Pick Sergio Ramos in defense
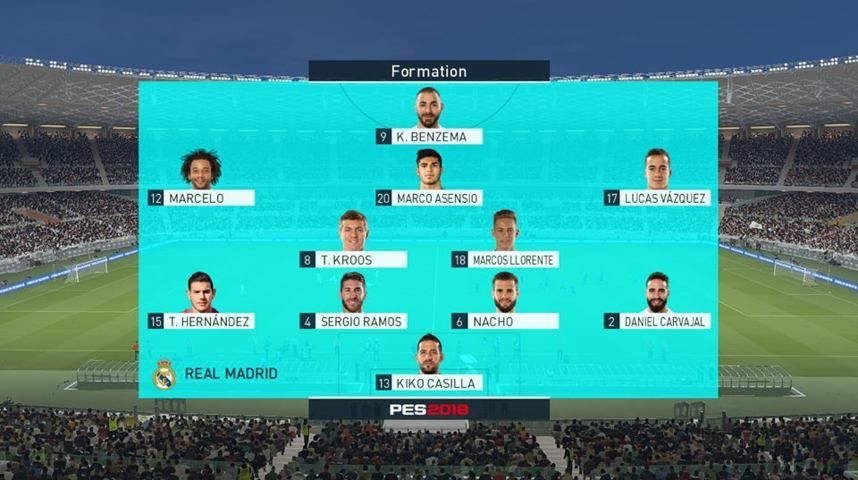Image resolution: width=858 pixels, height=480 pixels. pos(353,321)
